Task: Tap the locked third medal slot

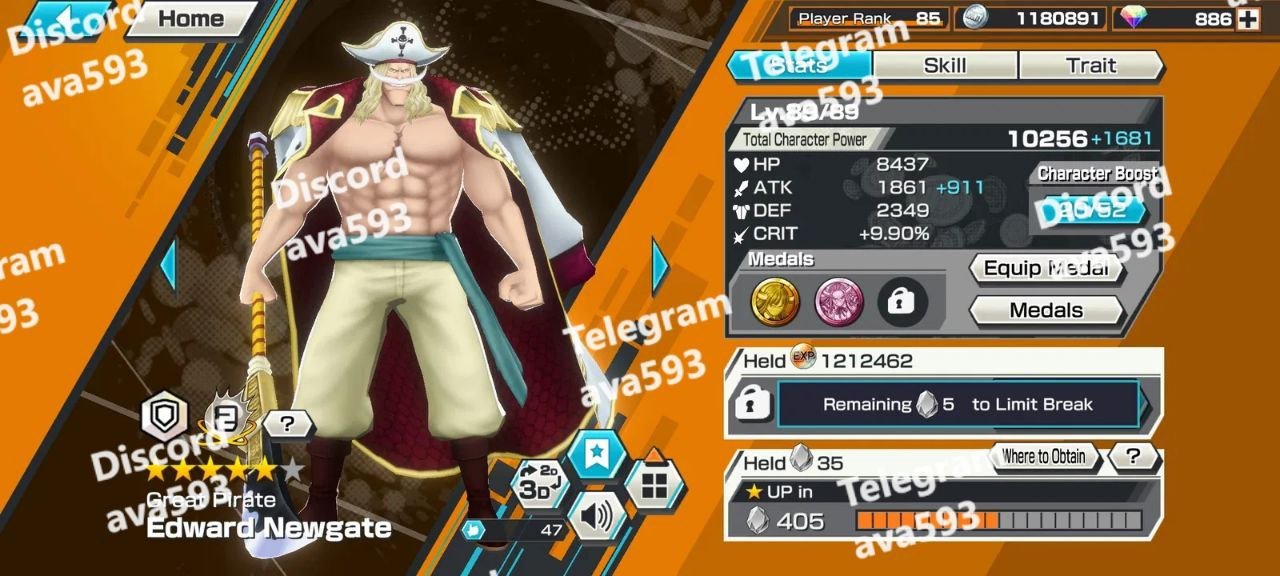Action: click(x=902, y=302)
